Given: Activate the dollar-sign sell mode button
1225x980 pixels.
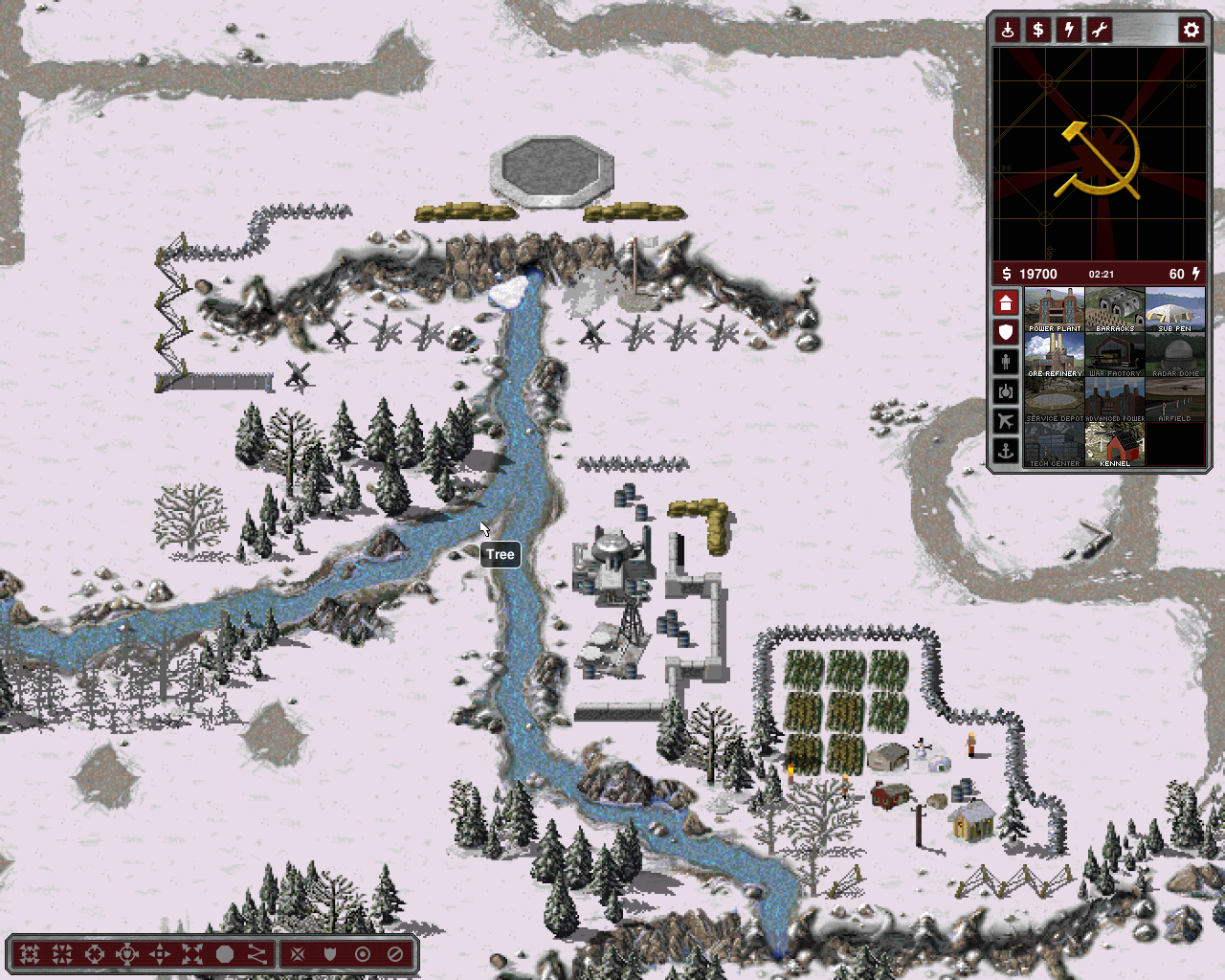Looking at the screenshot, I should tap(1038, 30).
